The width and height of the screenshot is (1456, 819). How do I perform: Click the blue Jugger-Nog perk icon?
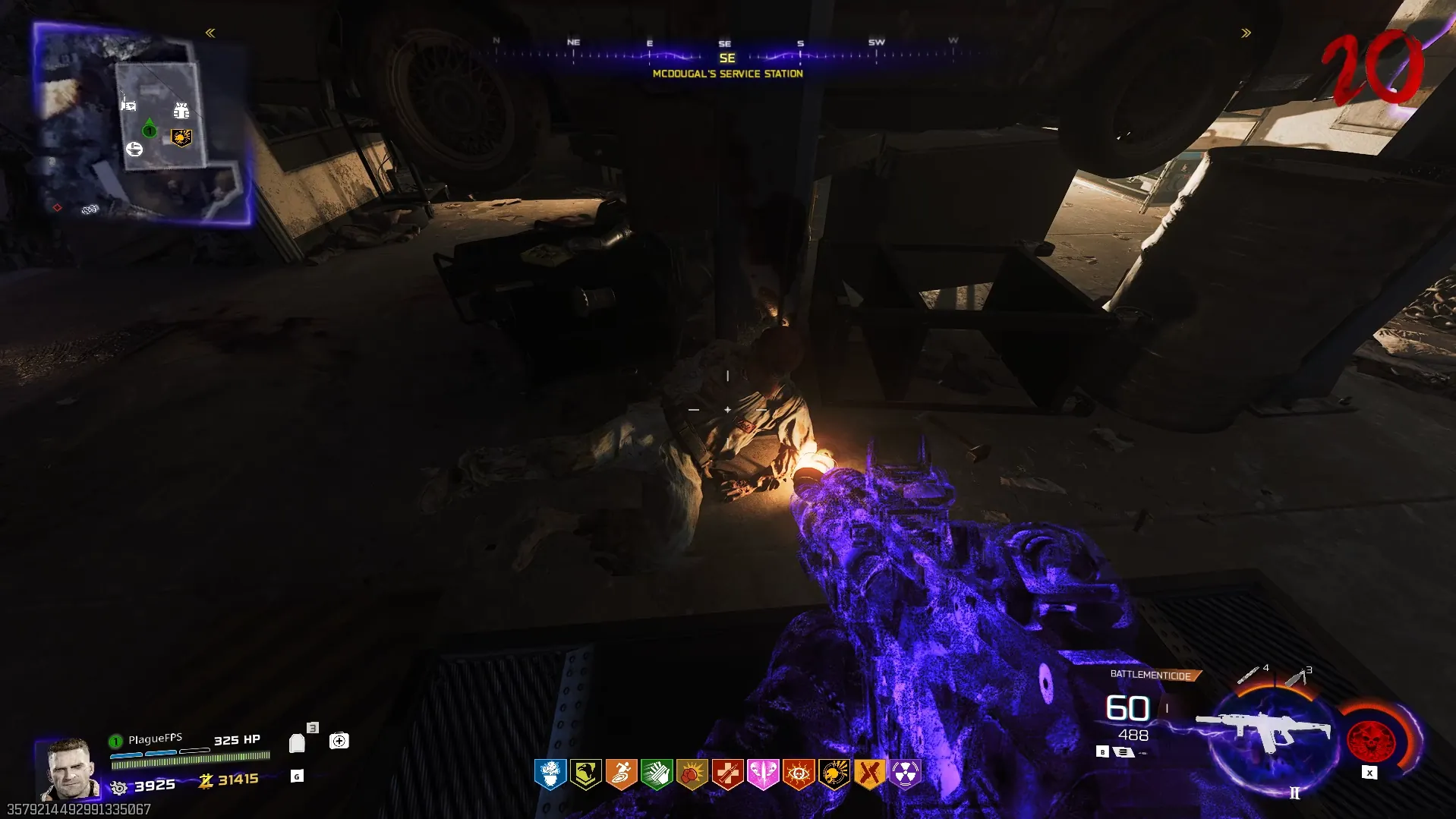[x=550, y=774]
